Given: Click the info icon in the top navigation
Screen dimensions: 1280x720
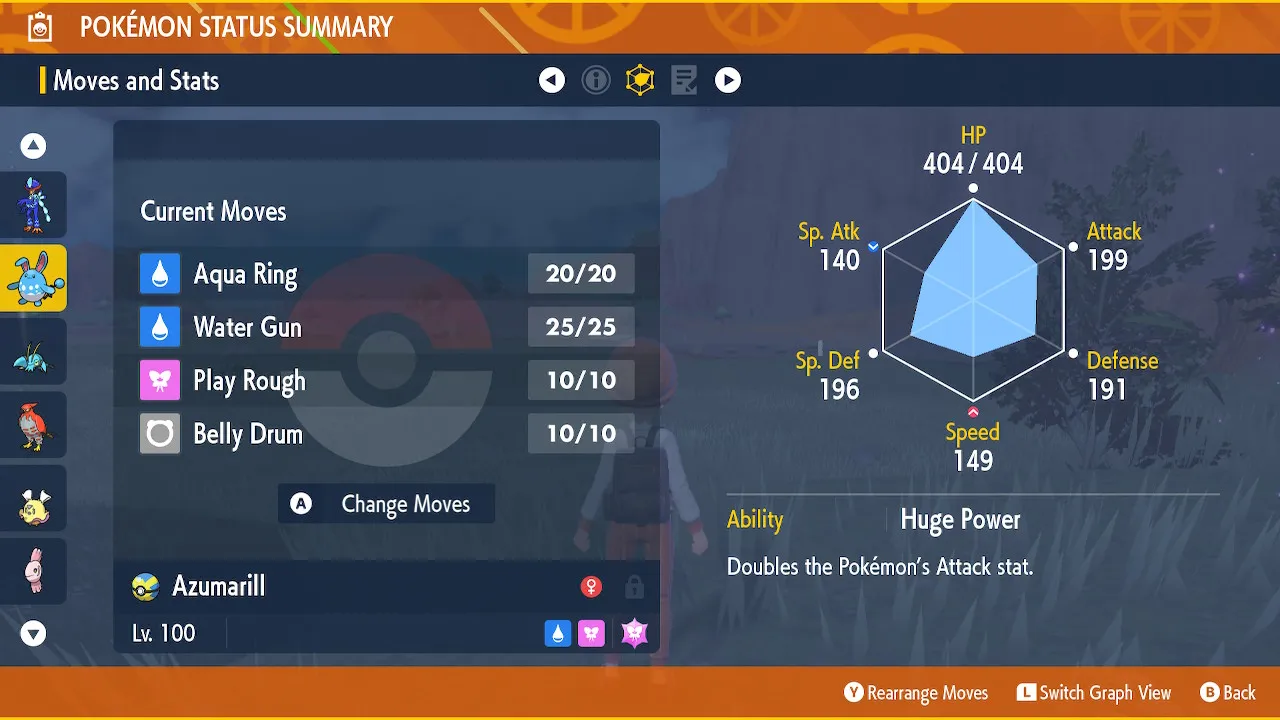Looking at the screenshot, I should [596, 80].
